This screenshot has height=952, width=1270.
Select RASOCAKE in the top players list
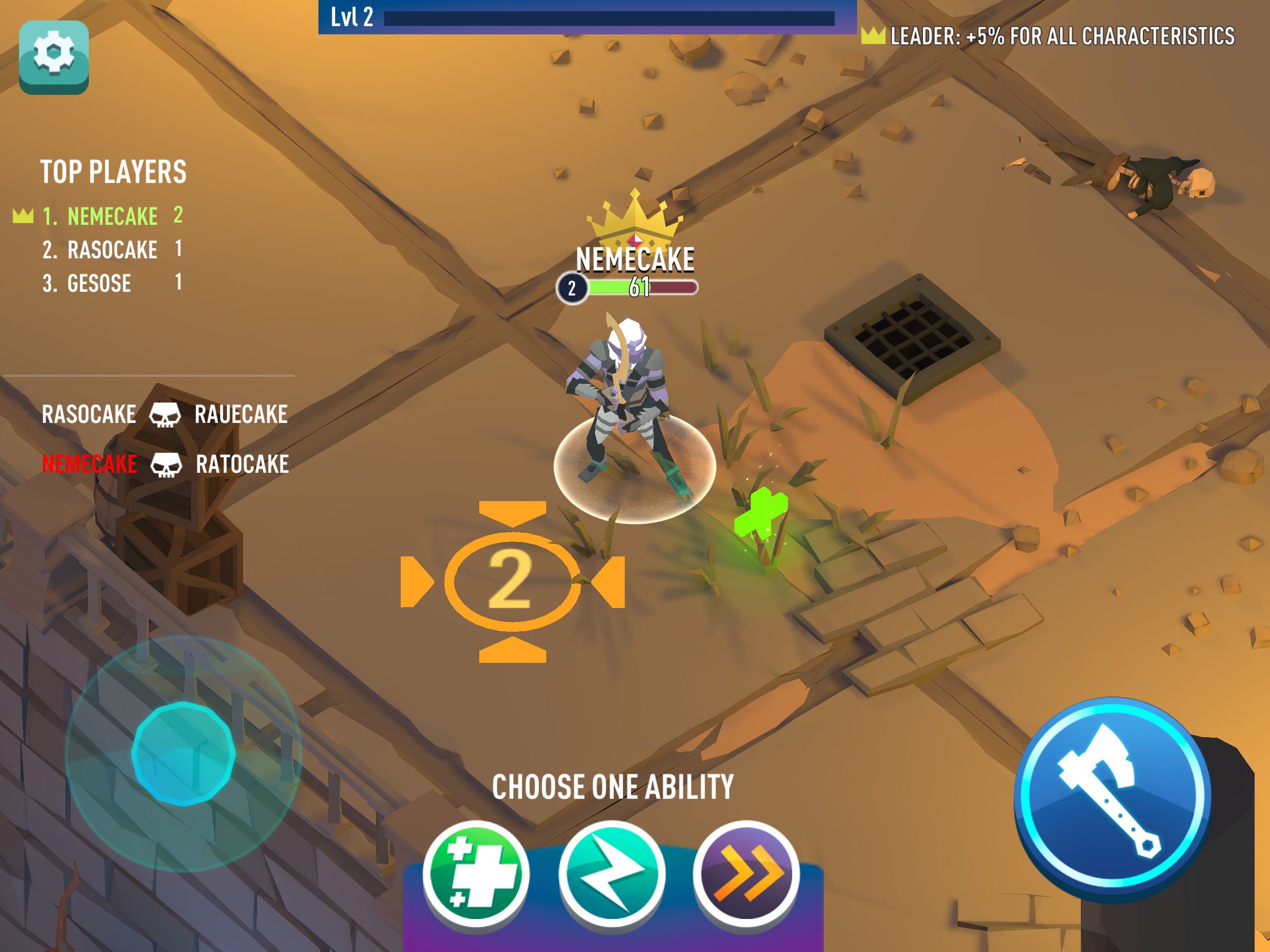tap(112, 250)
